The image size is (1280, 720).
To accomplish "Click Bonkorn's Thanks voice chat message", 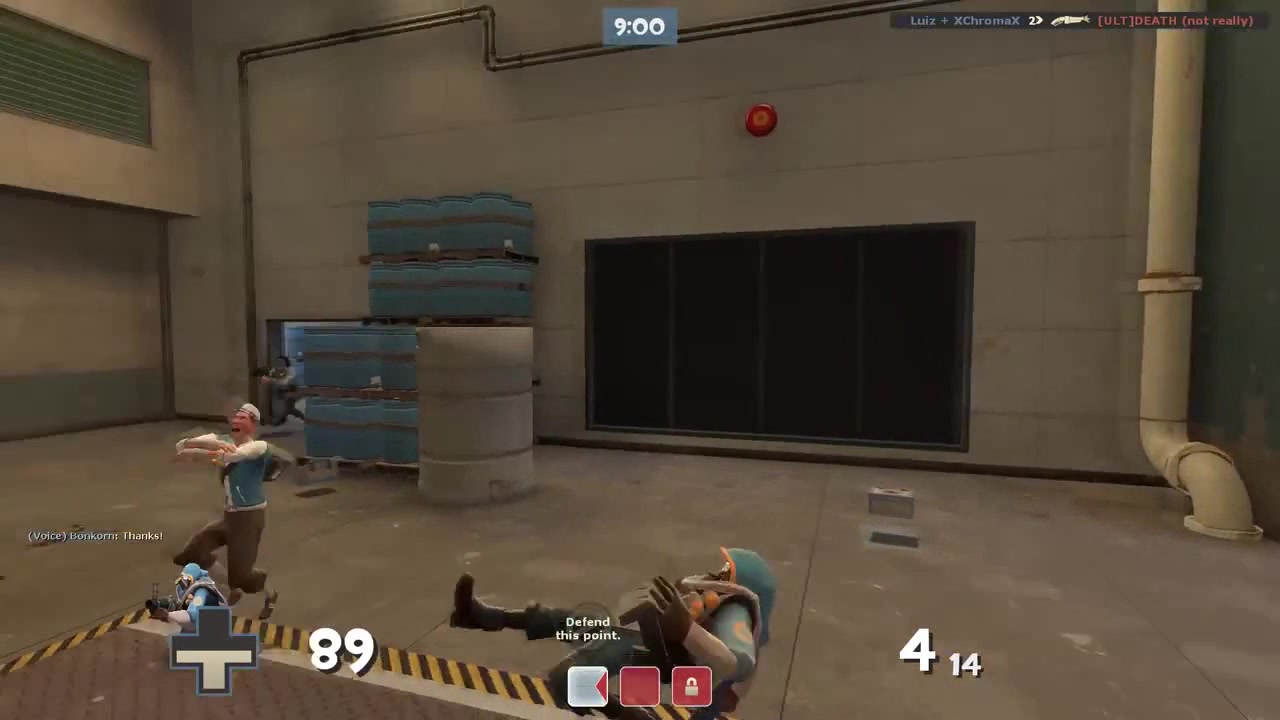I will tap(95, 536).
